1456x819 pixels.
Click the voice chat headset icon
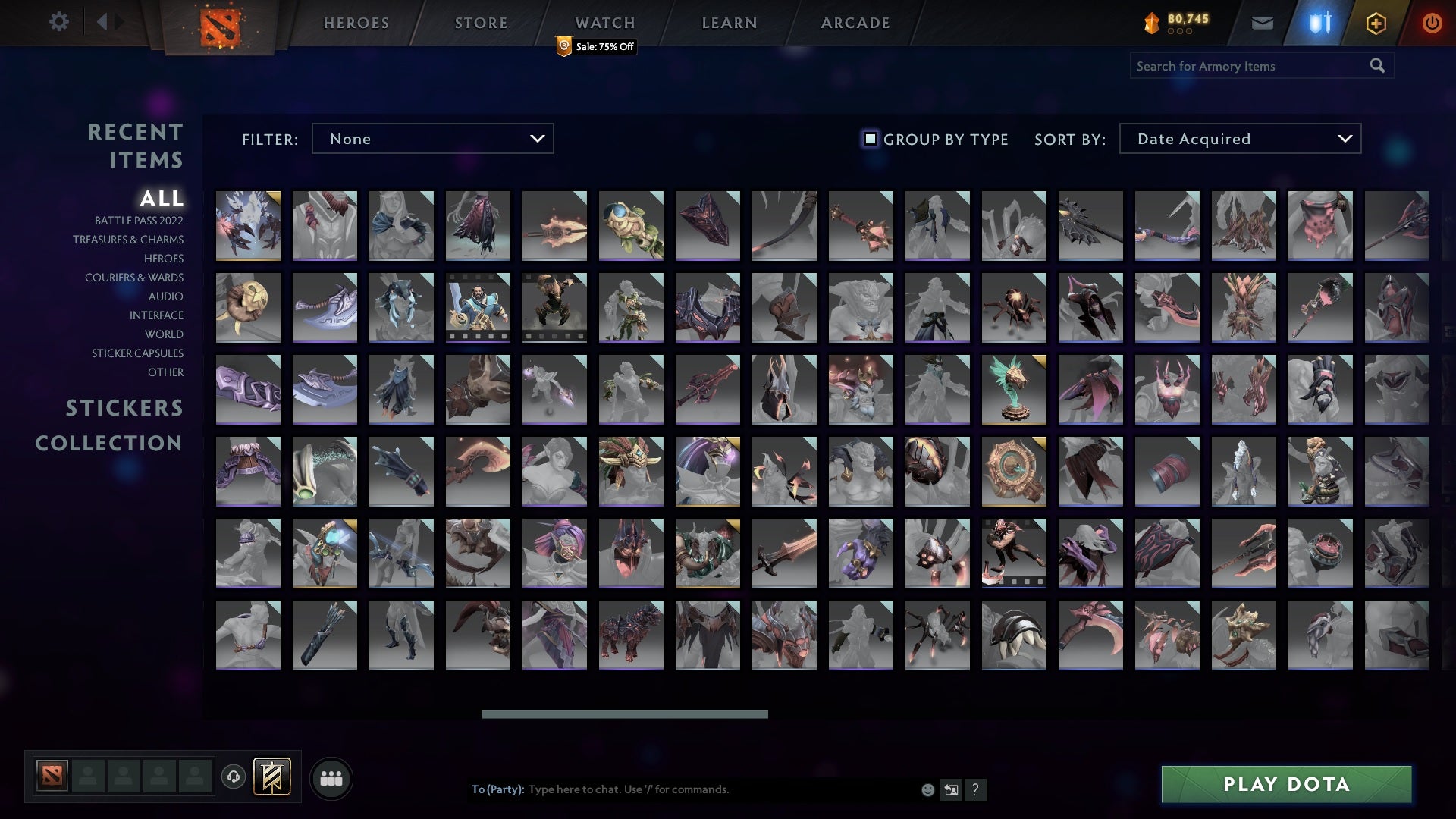coord(233,777)
